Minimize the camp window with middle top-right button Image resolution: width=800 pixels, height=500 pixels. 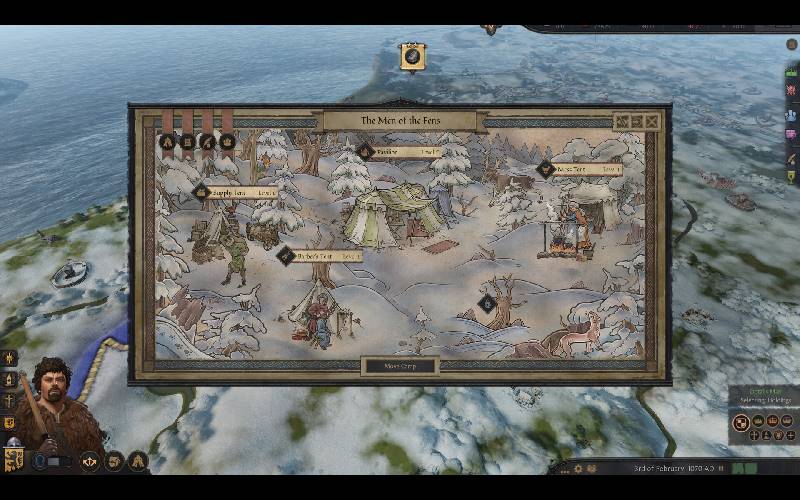coord(636,122)
